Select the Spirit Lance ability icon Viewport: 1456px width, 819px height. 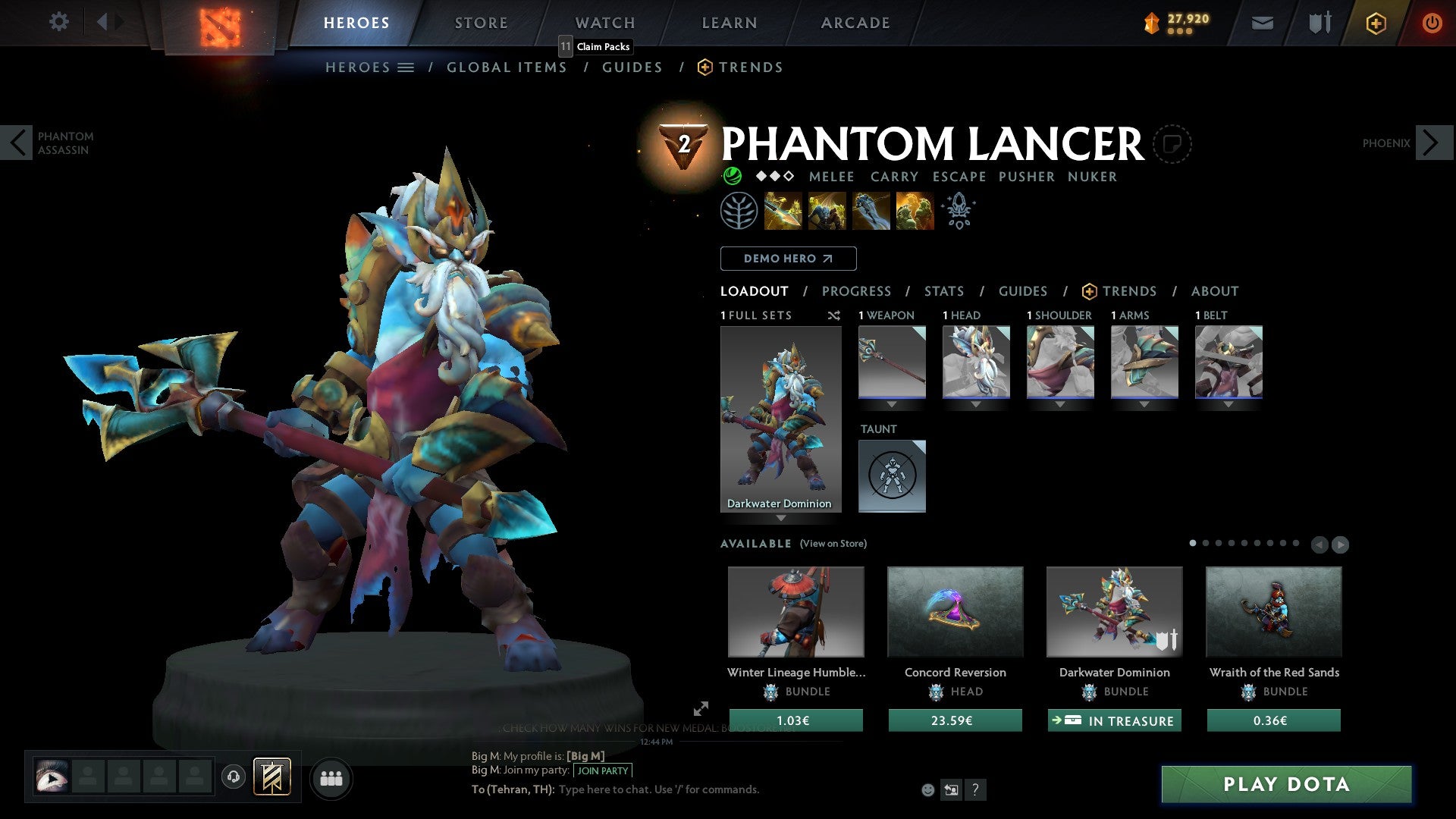782,210
